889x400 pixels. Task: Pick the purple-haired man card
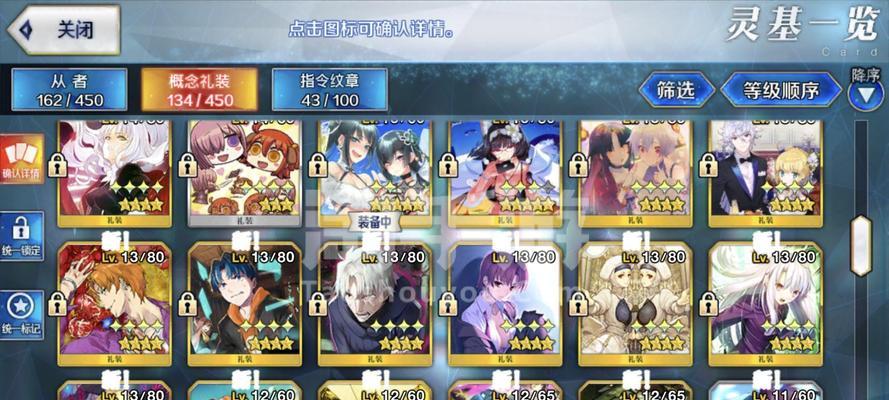[x=504, y=298]
